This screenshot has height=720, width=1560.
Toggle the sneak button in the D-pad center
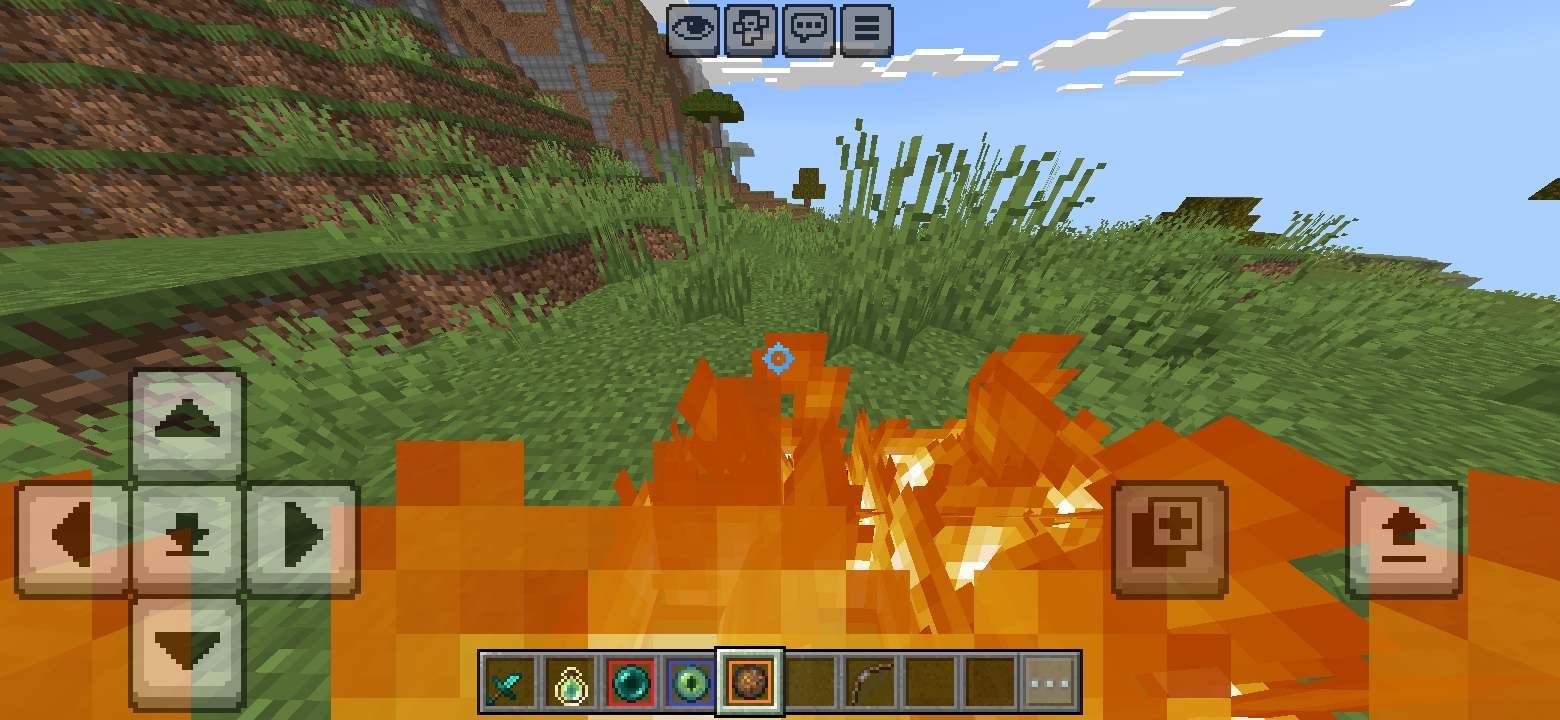point(188,540)
